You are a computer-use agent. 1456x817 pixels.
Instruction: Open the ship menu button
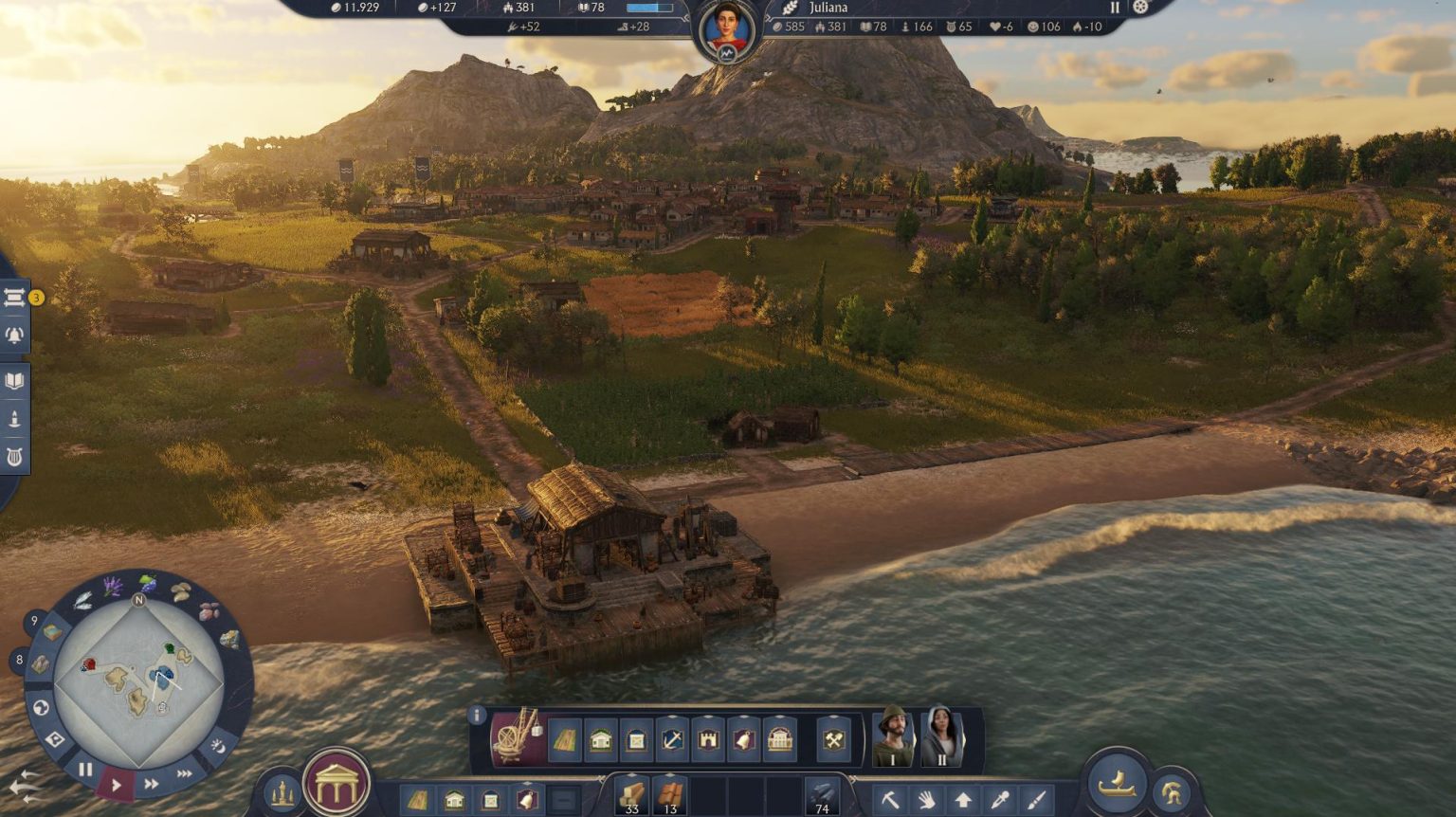point(1117,783)
